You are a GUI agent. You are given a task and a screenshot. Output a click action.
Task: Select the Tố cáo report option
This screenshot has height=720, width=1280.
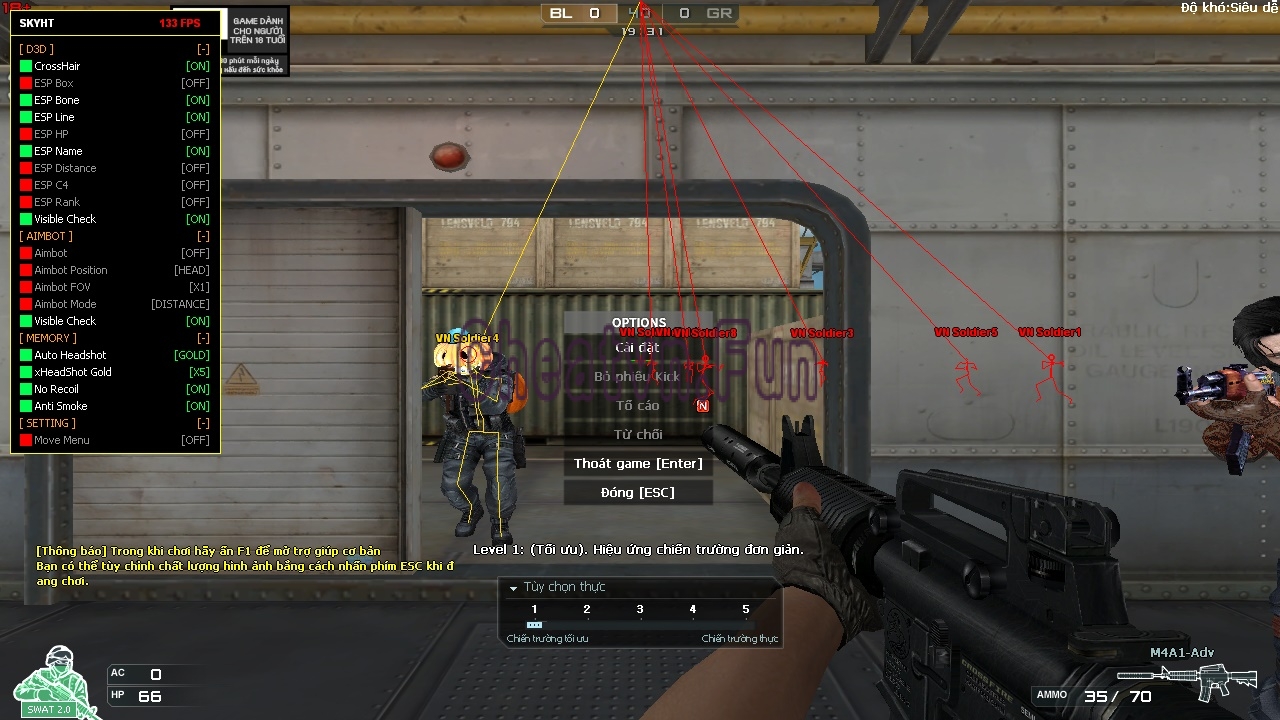tap(638, 406)
